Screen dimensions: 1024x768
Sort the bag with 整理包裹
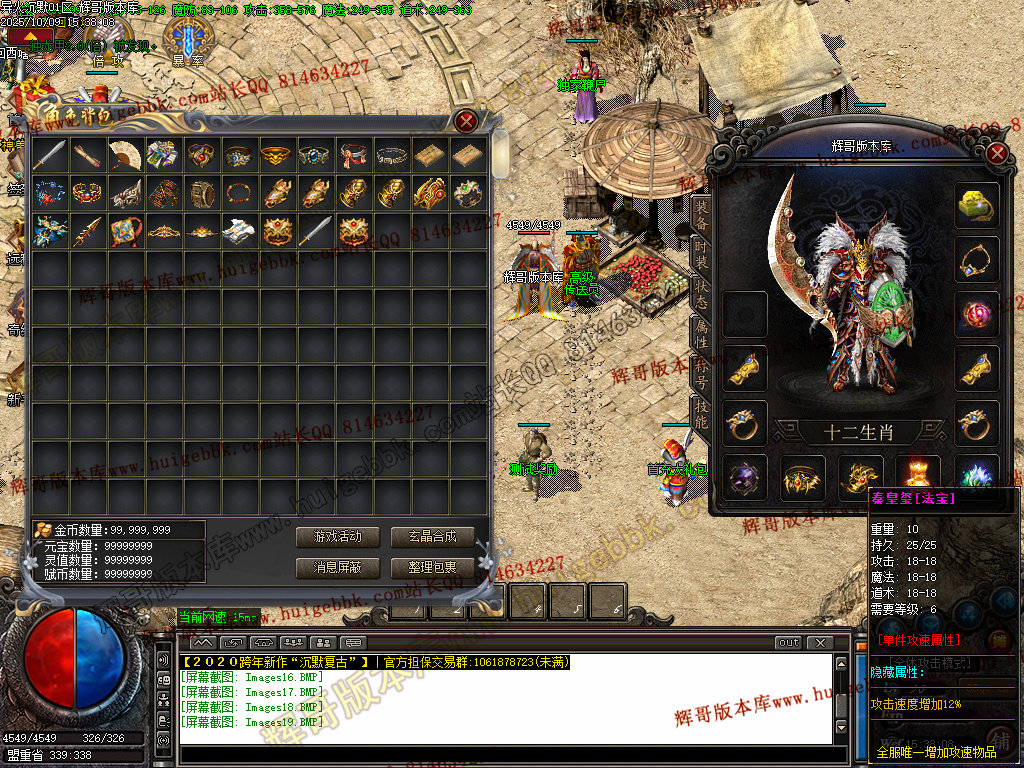tap(431, 567)
